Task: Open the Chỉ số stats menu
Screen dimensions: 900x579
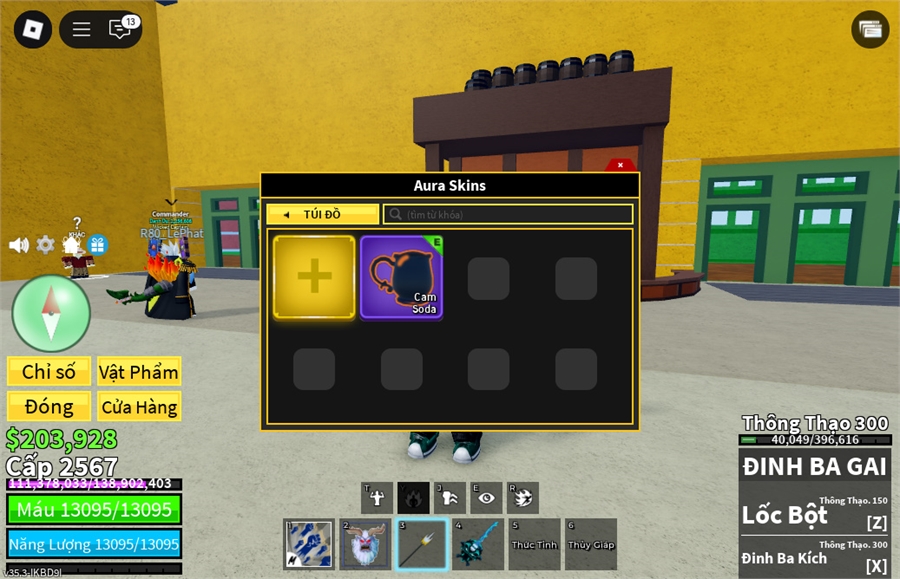Action: (x=49, y=372)
